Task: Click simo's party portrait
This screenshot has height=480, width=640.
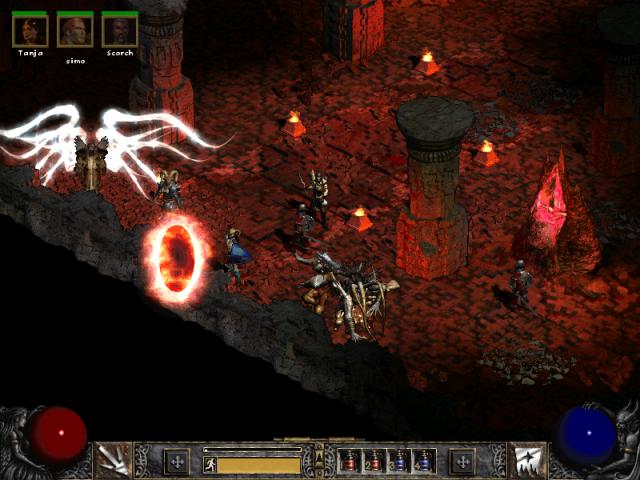Action: 75,30
